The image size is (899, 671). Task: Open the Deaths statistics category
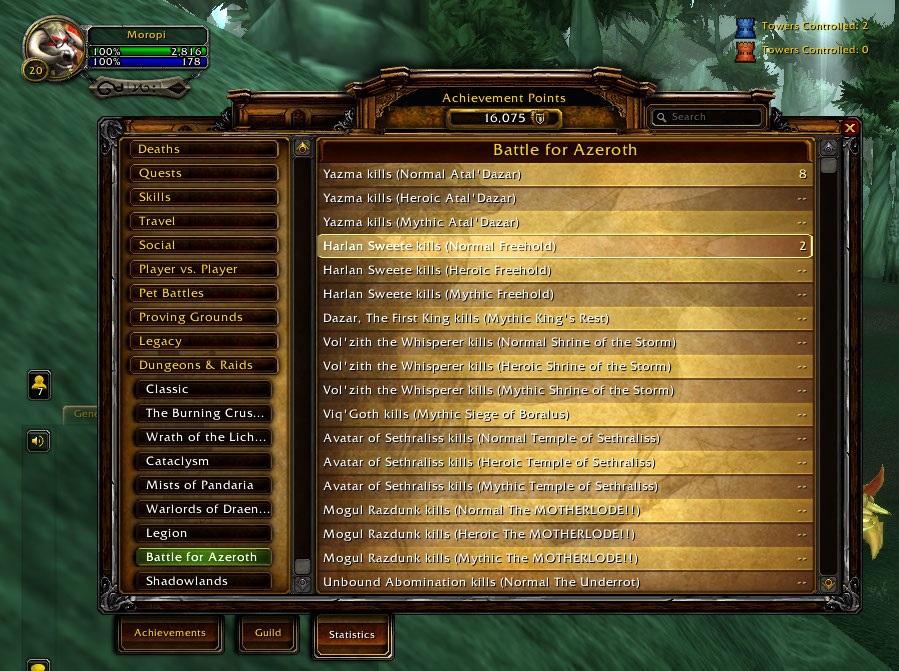(x=204, y=149)
